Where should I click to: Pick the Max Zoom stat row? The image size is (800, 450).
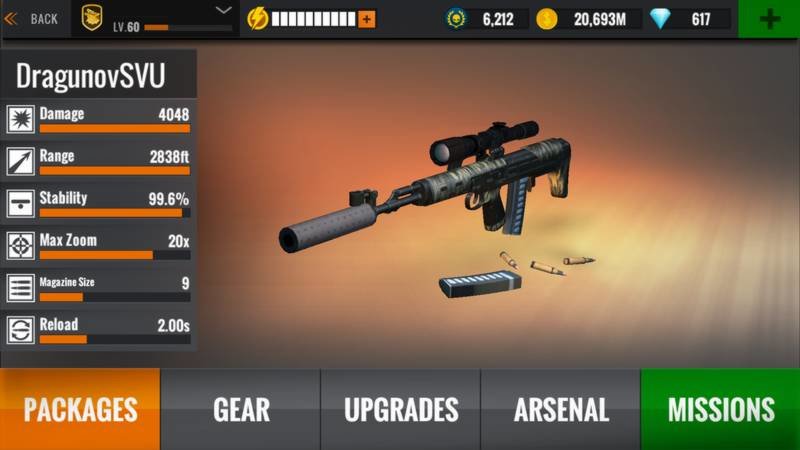pyautogui.click(x=98, y=246)
